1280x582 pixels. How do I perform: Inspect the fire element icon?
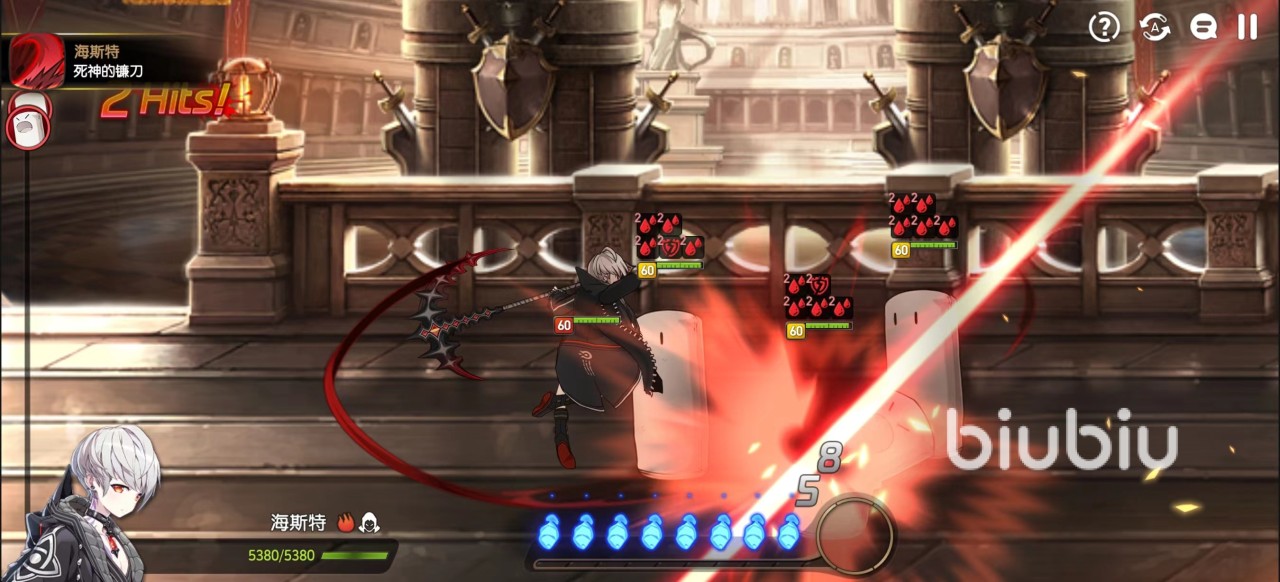(346, 522)
